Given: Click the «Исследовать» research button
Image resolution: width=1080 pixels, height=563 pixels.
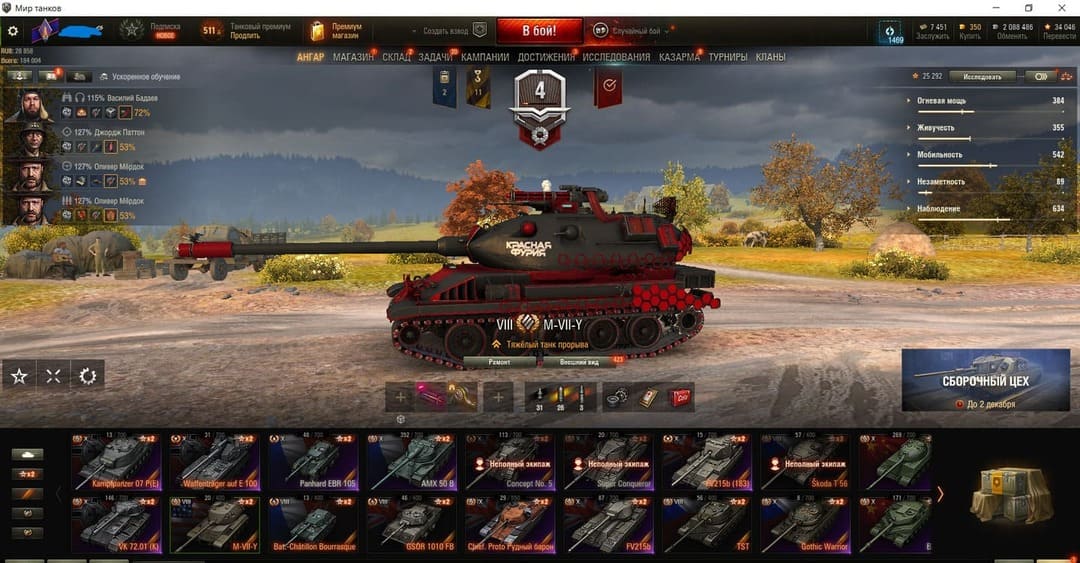Looking at the screenshot, I should tap(981, 76).
